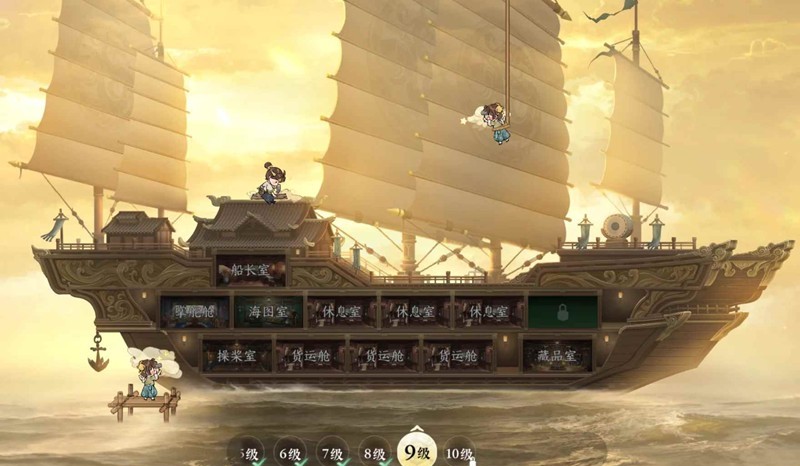
Task: Switch to the 6级 level tab
Action: [x=290, y=453]
